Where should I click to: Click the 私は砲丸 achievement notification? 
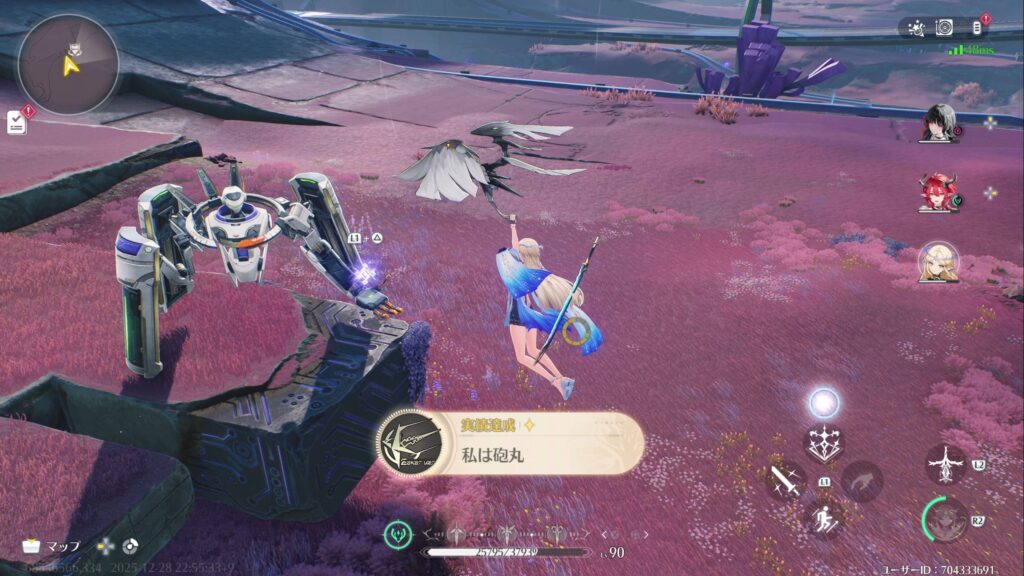510,444
